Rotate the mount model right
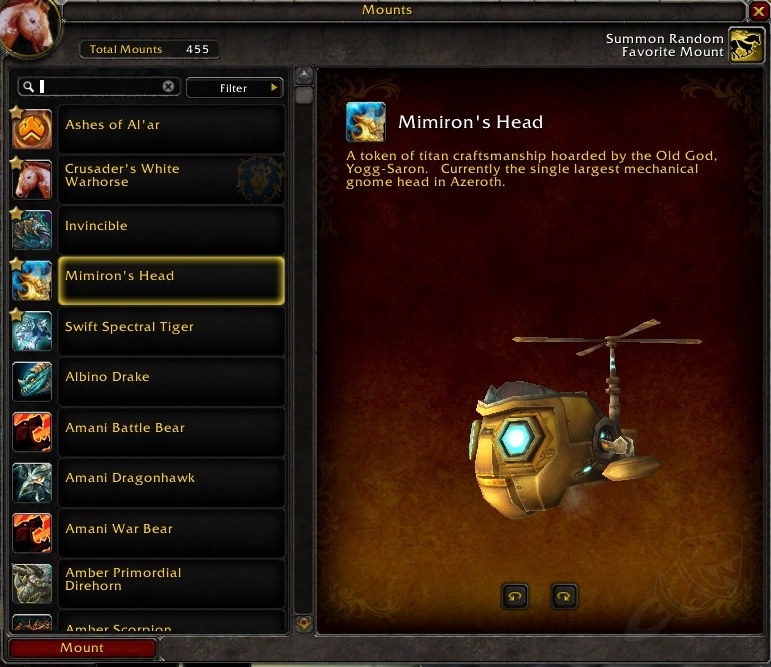This screenshot has width=771, height=667. [565, 597]
